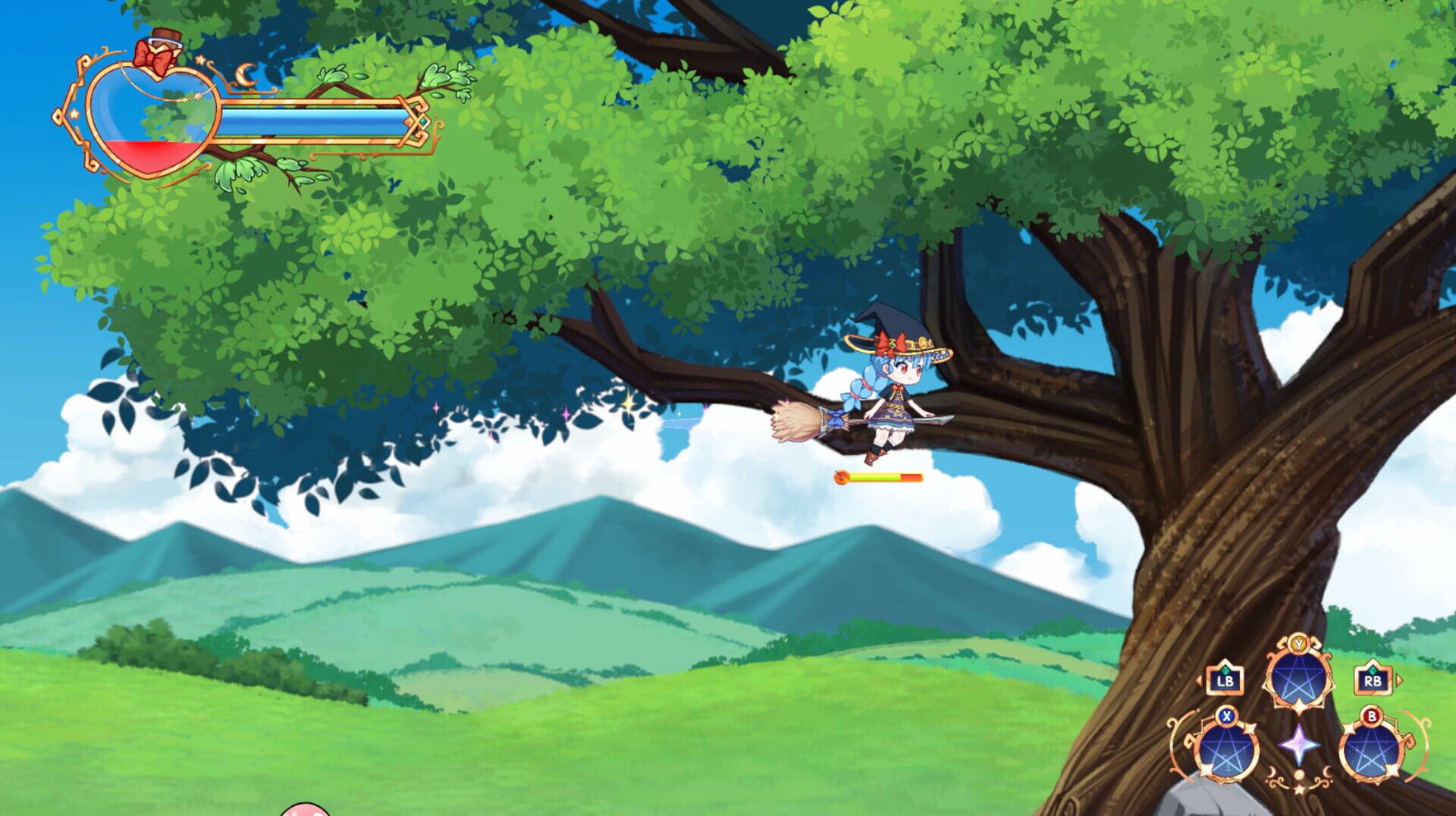Toggle the RB shoulder button indicator

[1373, 681]
